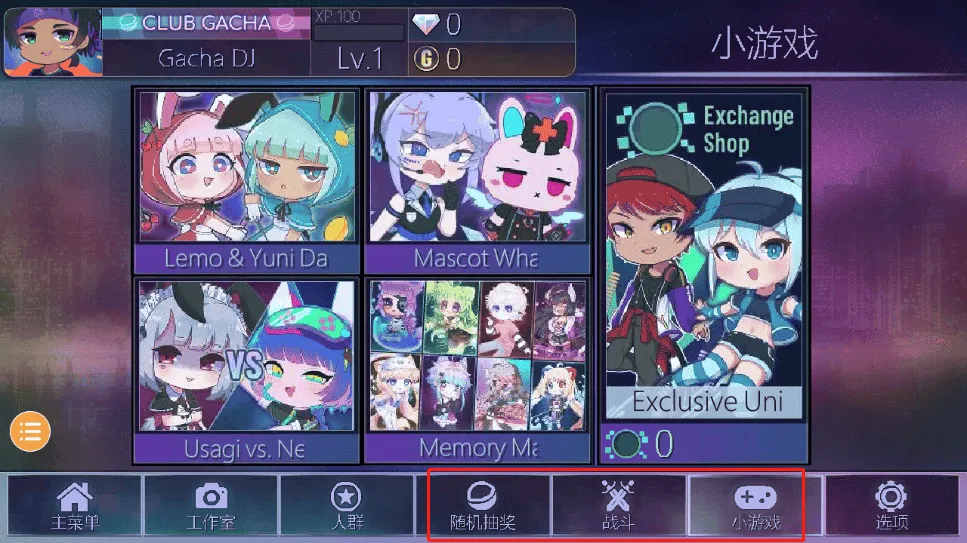Switch to the 人群 star tab
Screen dimensions: 967x543
click(346, 506)
